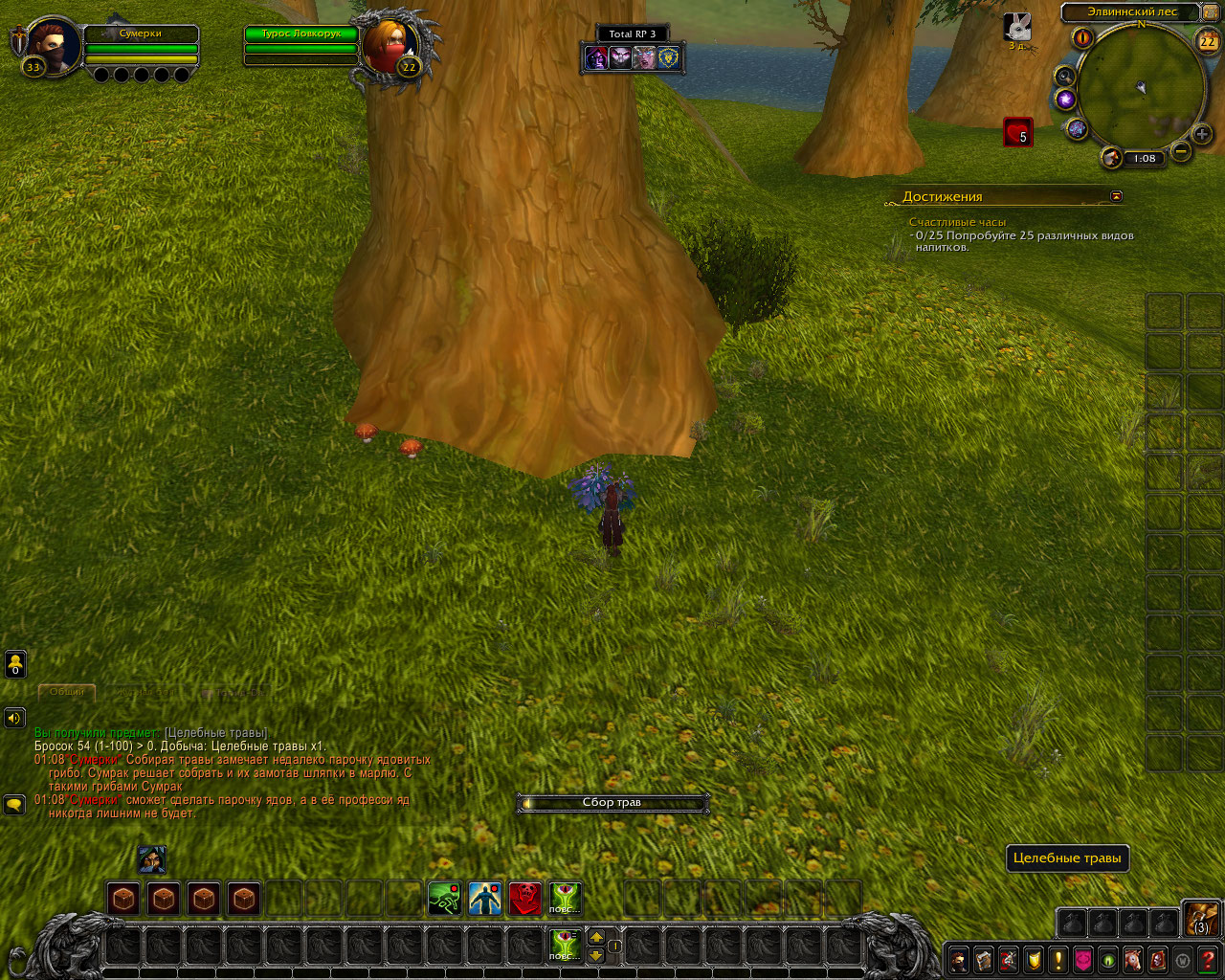The height and width of the screenshot is (980, 1225).
Task: Open the spellbook micro button
Action: pyautogui.click(x=983, y=958)
